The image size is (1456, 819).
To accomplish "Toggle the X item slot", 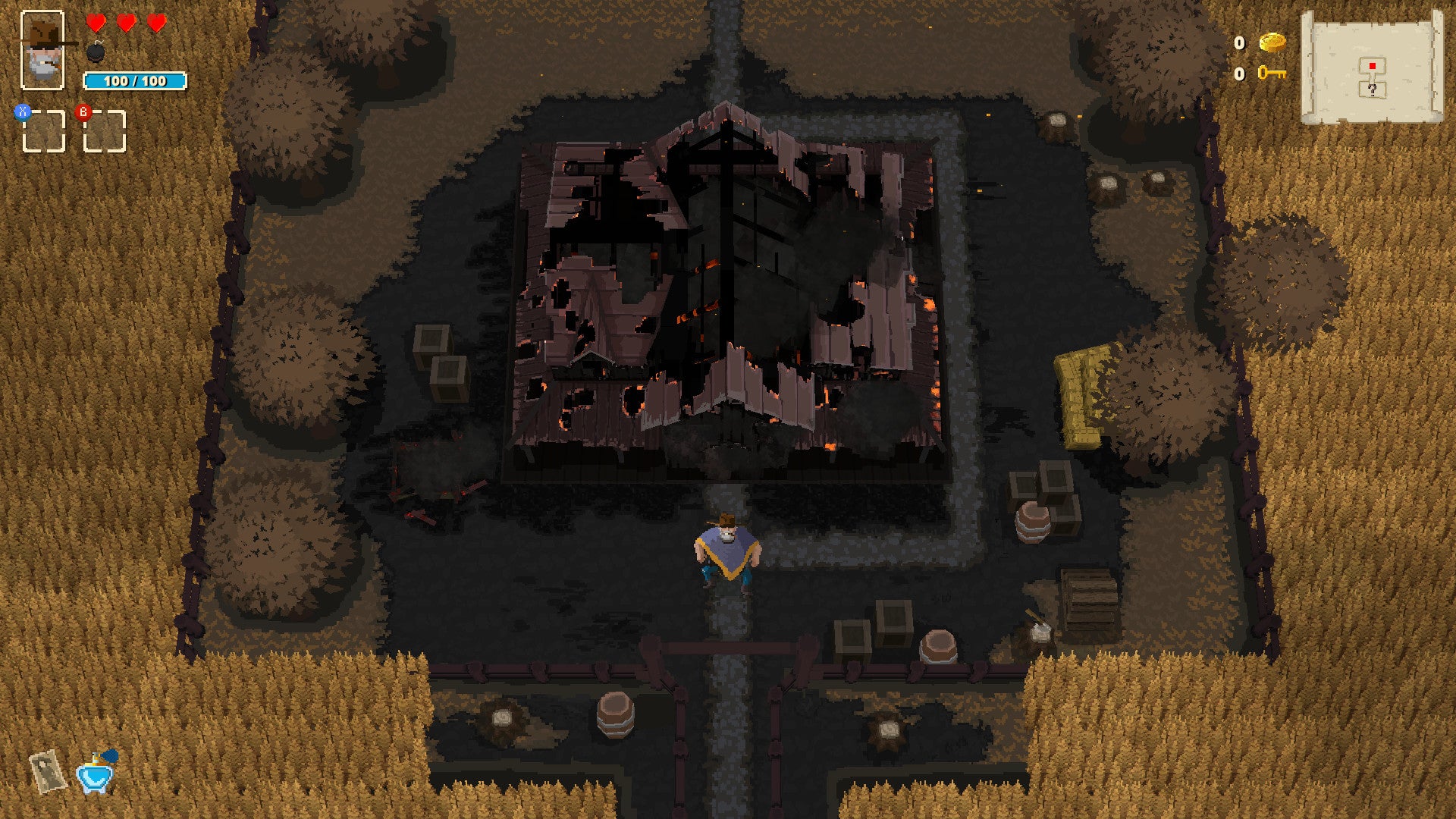I will (44, 130).
